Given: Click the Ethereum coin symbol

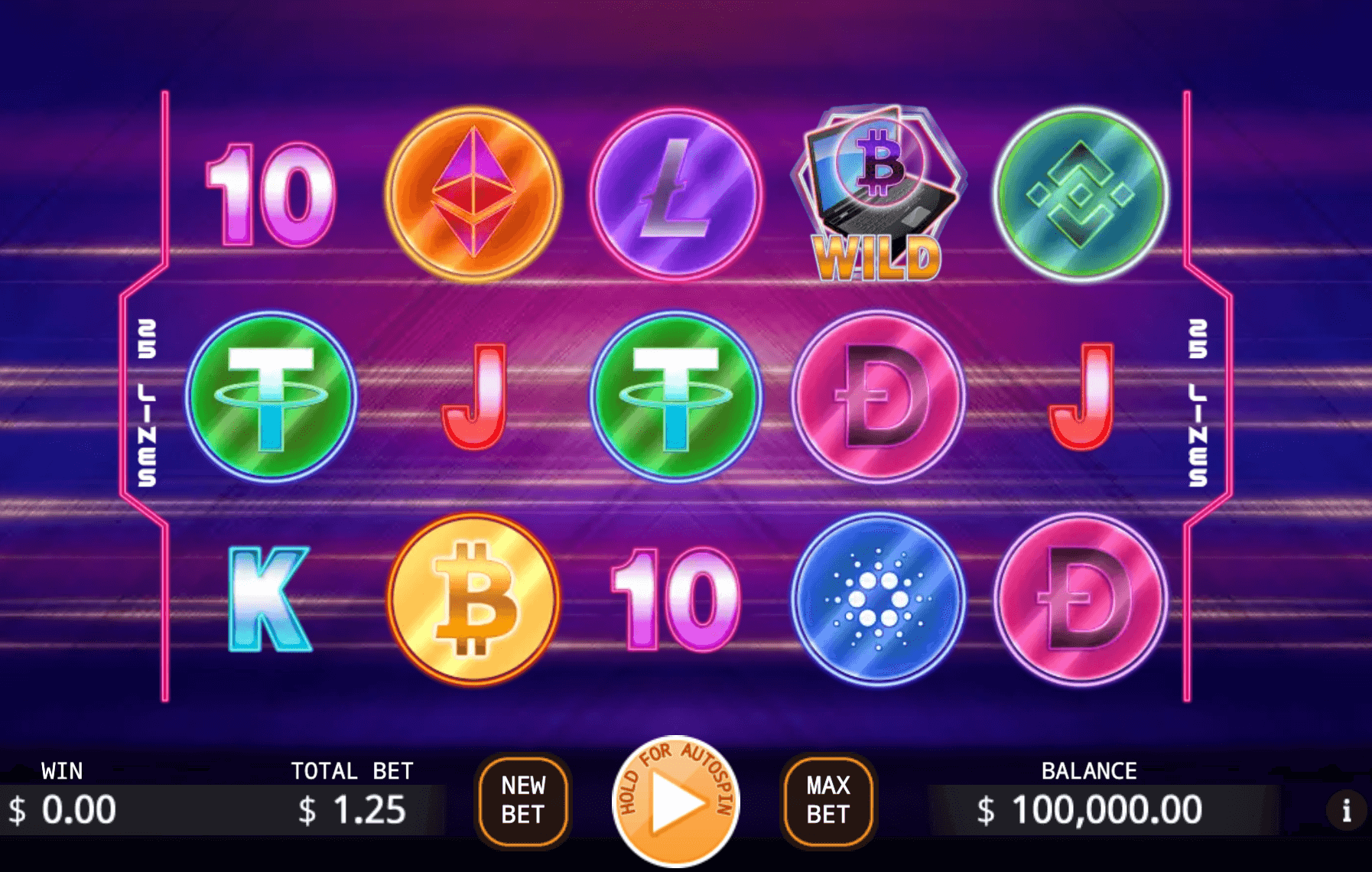Looking at the screenshot, I should (x=472, y=195).
